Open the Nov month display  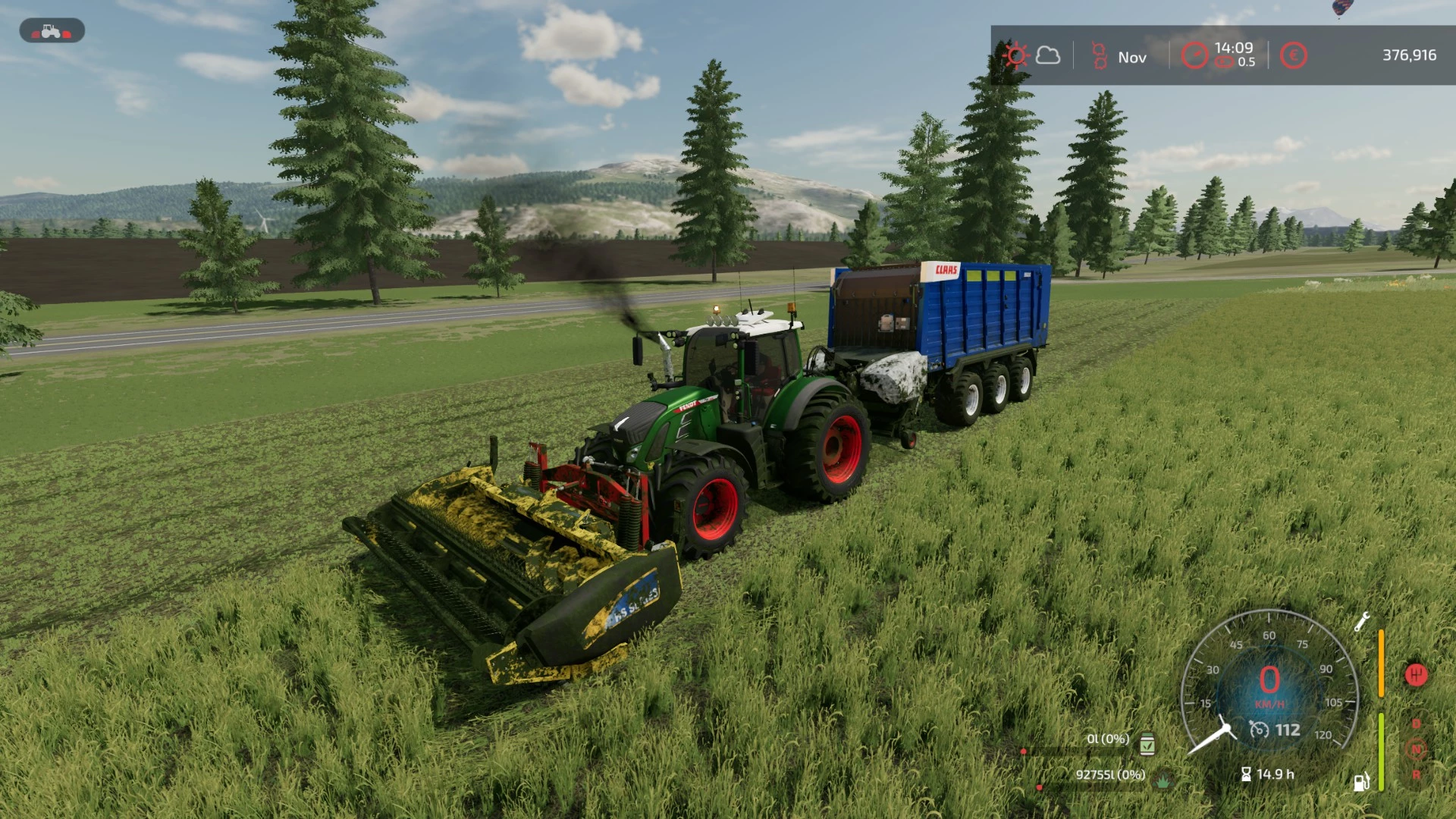click(x=1133, y=57)
